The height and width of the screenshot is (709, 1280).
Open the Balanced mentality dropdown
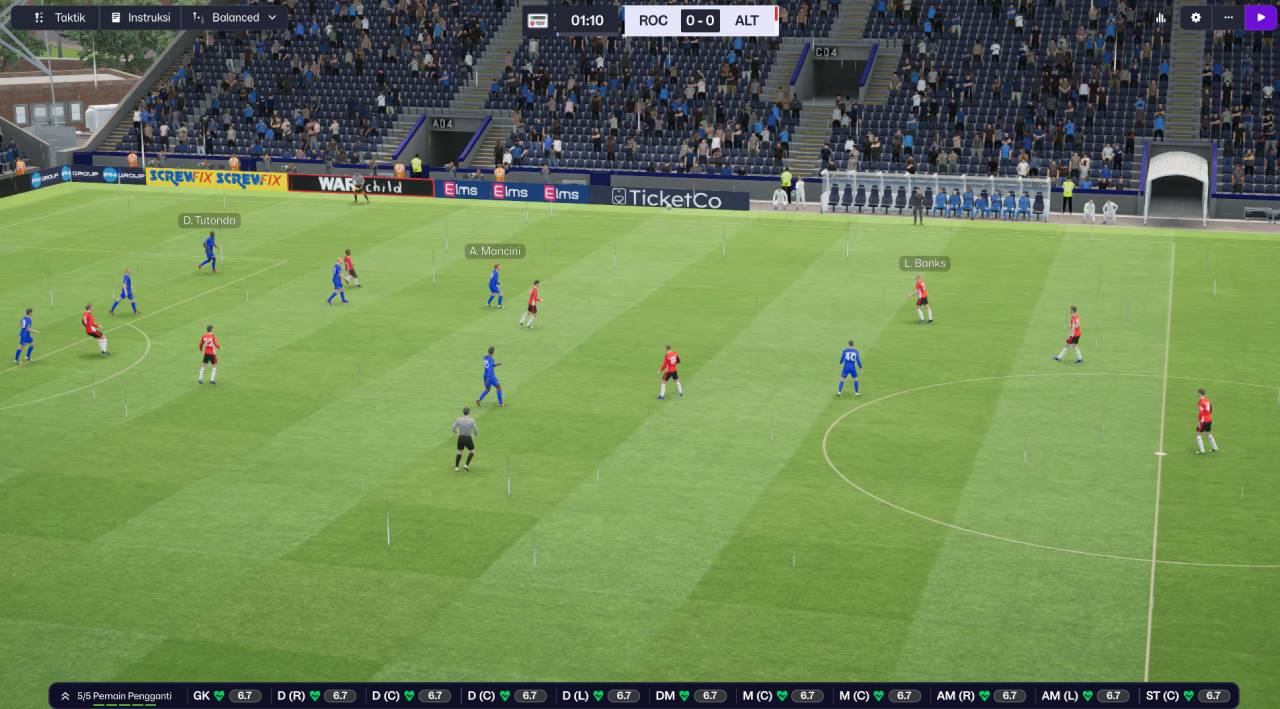point(235,18)
